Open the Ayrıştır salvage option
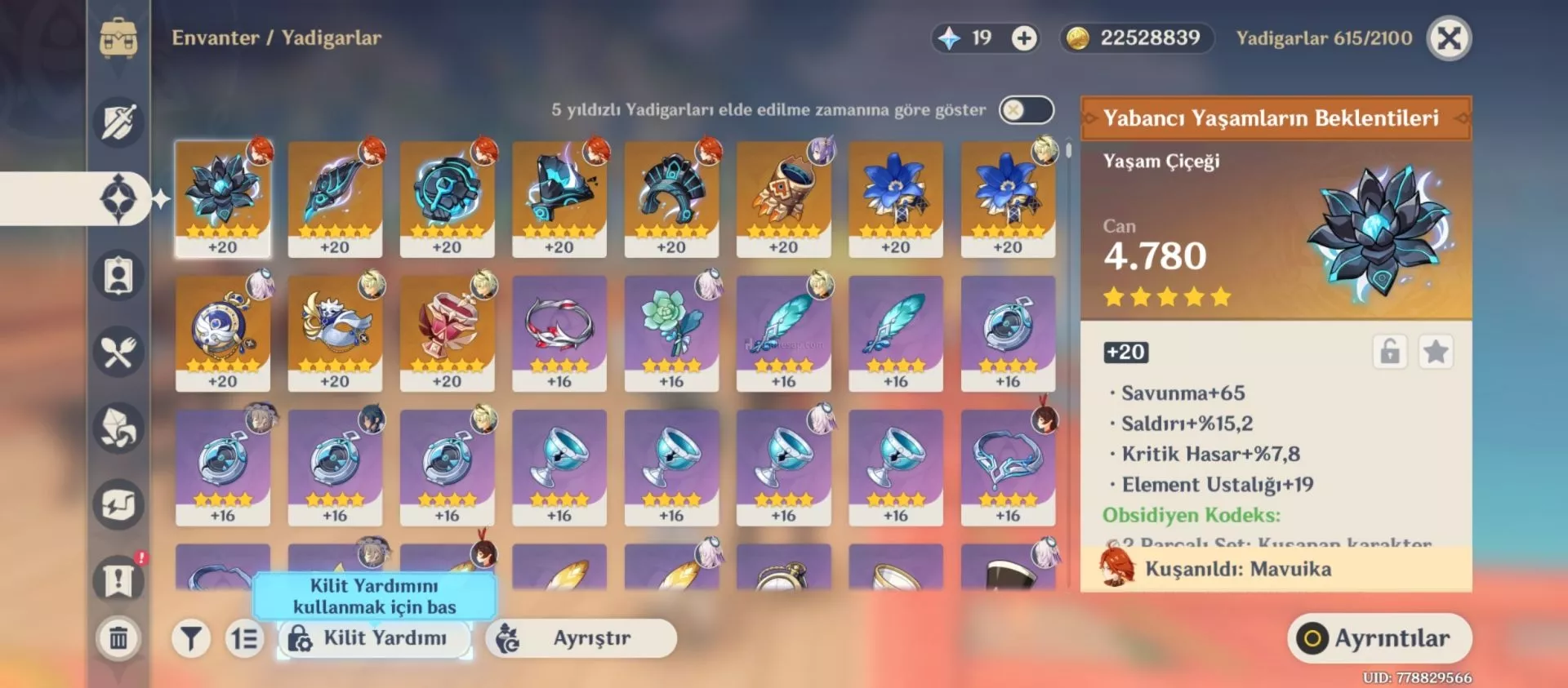 pyautogui.click(x=581, y=638)
